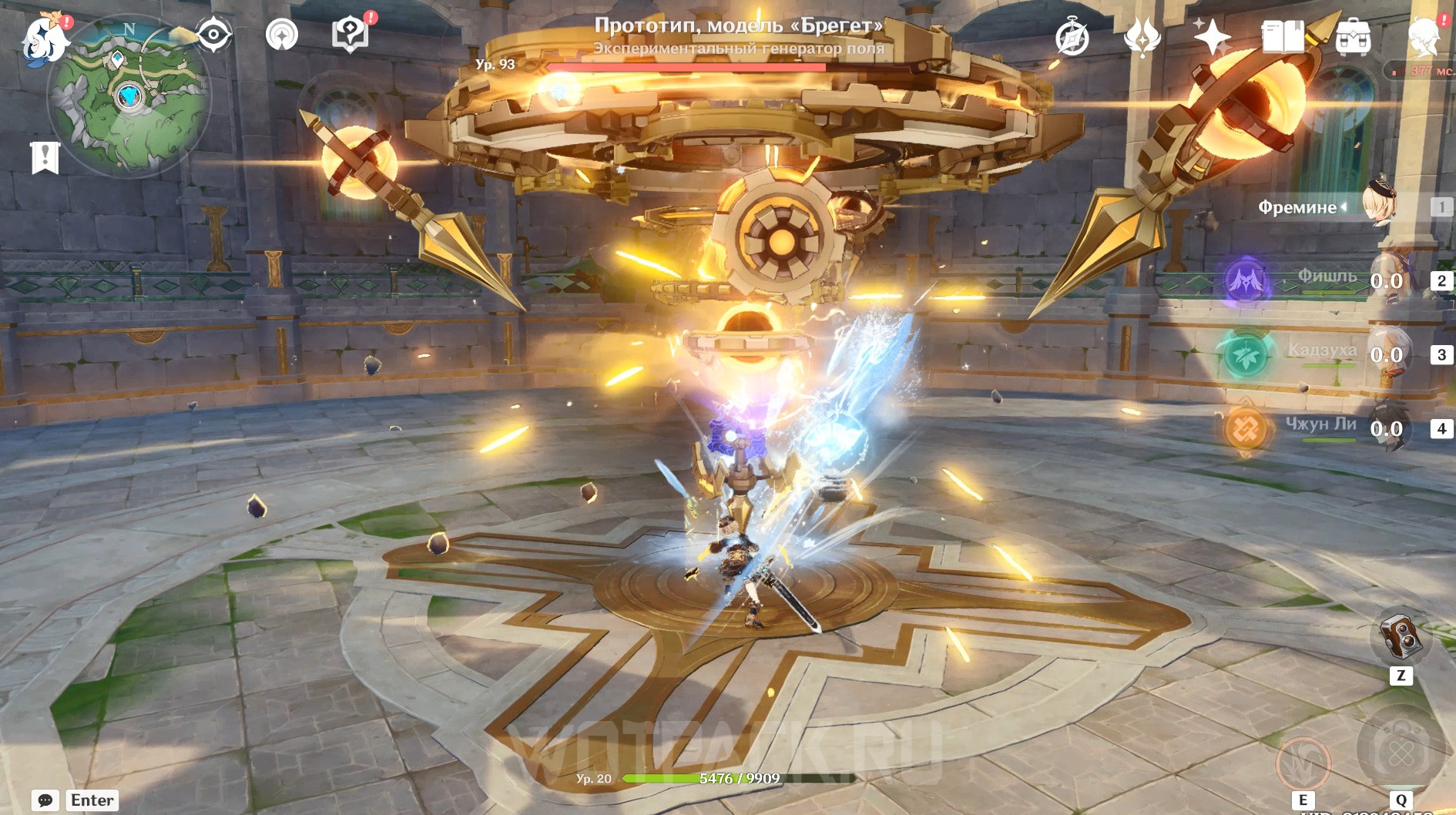This screenshot has width=1456, height=815.
Task: Open the chat speech bubble
Action: pyautogui.click(x=45, y=800)
